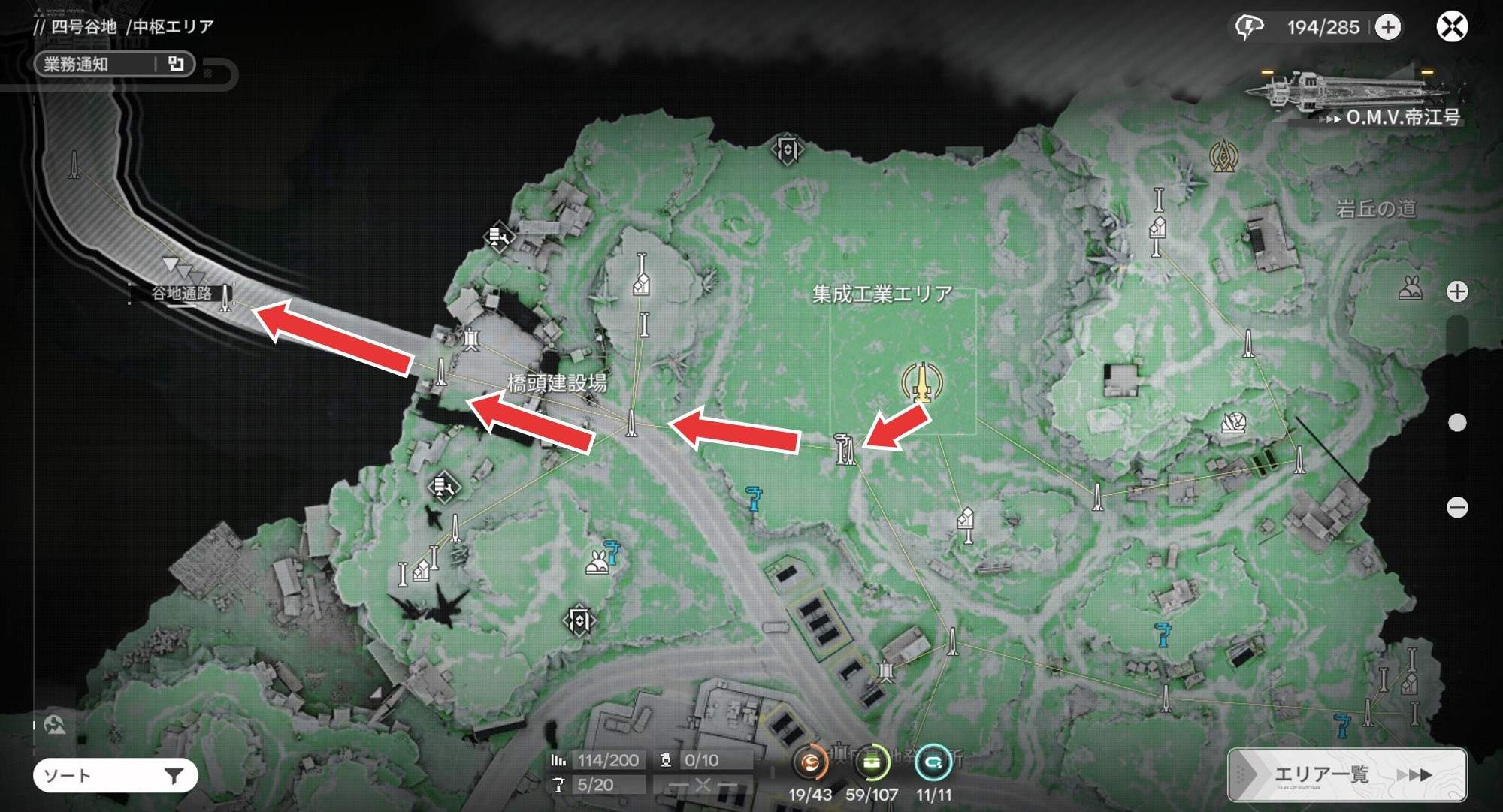The height and width of the screenshot is (812, 1503).
Task: Click the map marker icon in bottom-left corner
Action: (x=54, y=725)
